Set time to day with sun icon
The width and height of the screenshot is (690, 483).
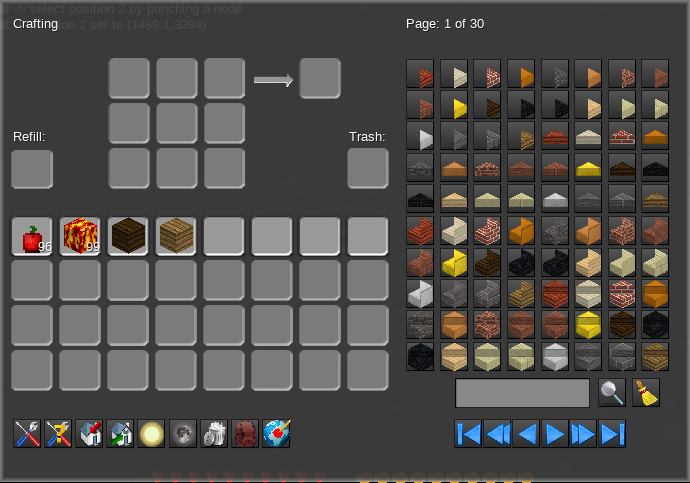point(151,433)
